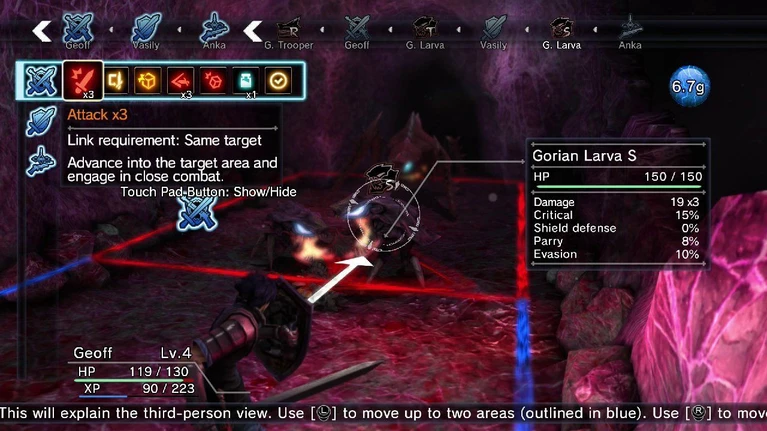Screen dimensions: 767x431
Task: Pick the red cube command icon
Action: [x=213, y=80]
